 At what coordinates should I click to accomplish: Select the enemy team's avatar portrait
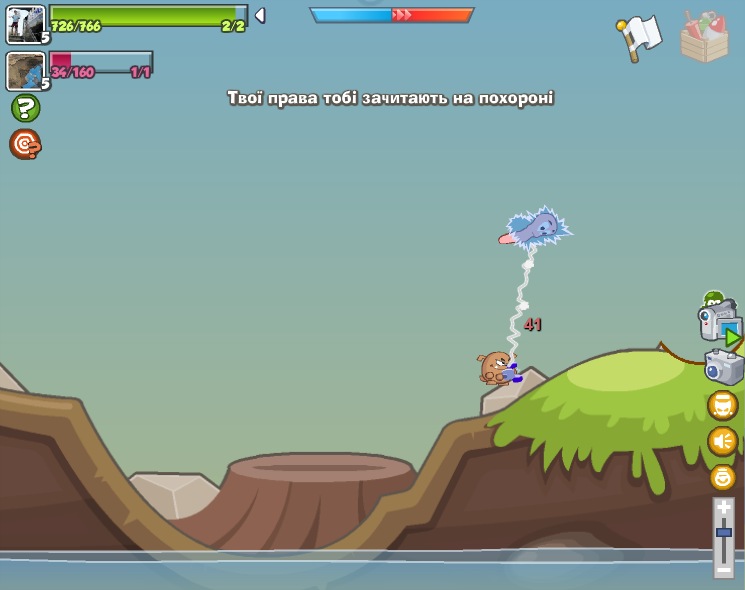(x=25, y=71)
